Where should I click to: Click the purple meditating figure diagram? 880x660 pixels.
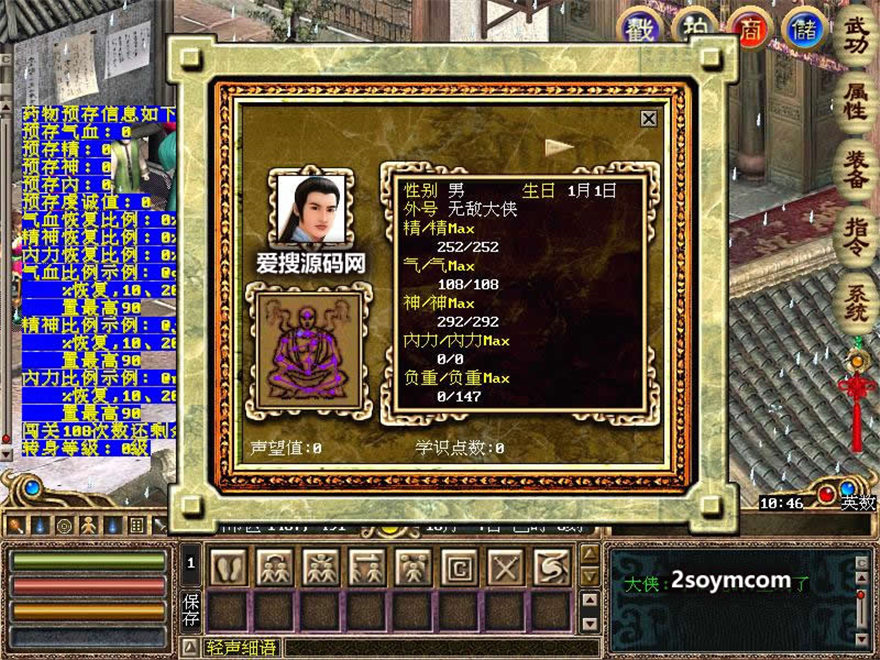(310, 349)
